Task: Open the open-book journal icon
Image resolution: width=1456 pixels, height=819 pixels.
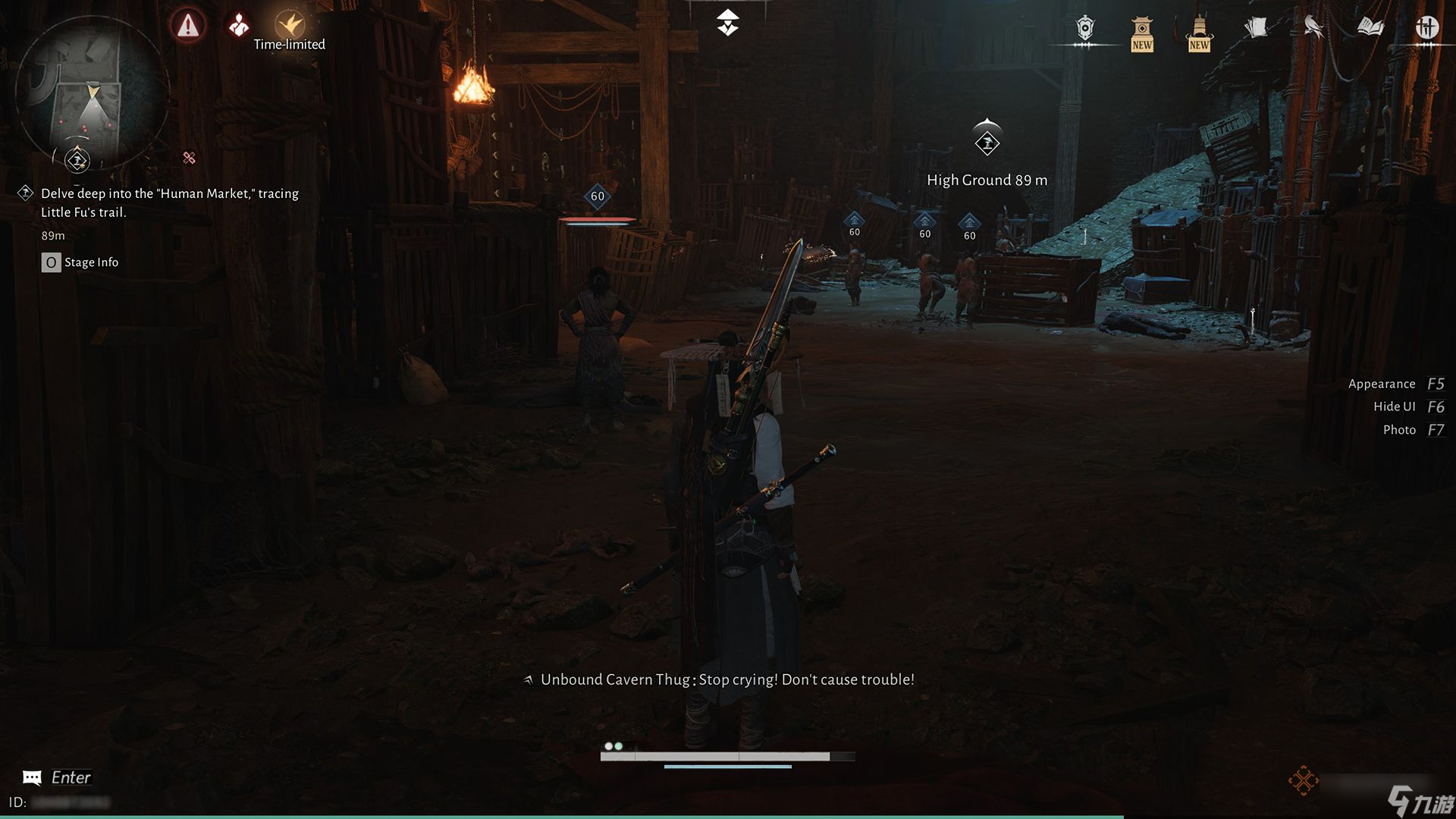Action: [1370, 28]
